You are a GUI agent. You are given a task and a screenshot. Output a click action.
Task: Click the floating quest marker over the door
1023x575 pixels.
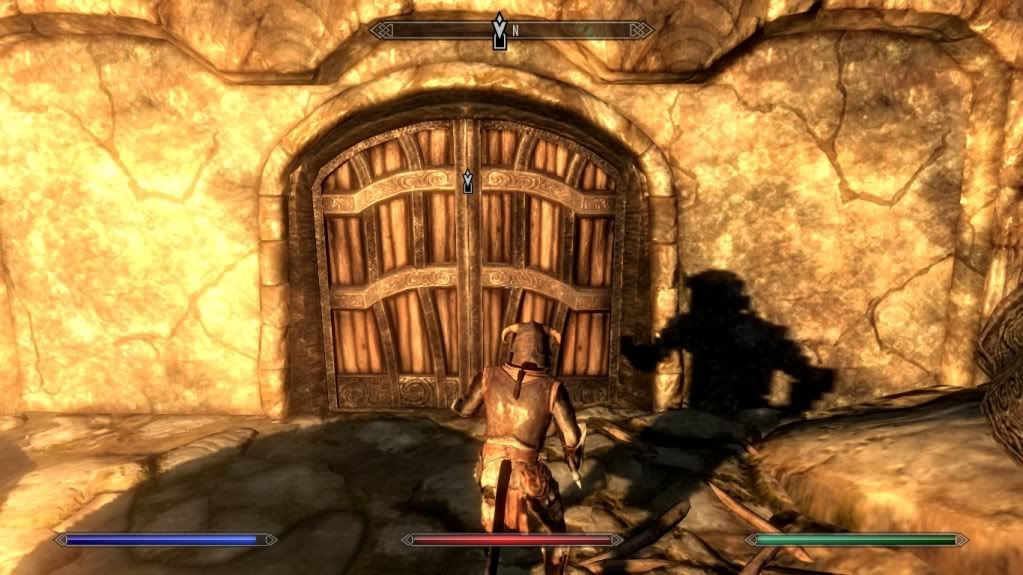(467, 181)
